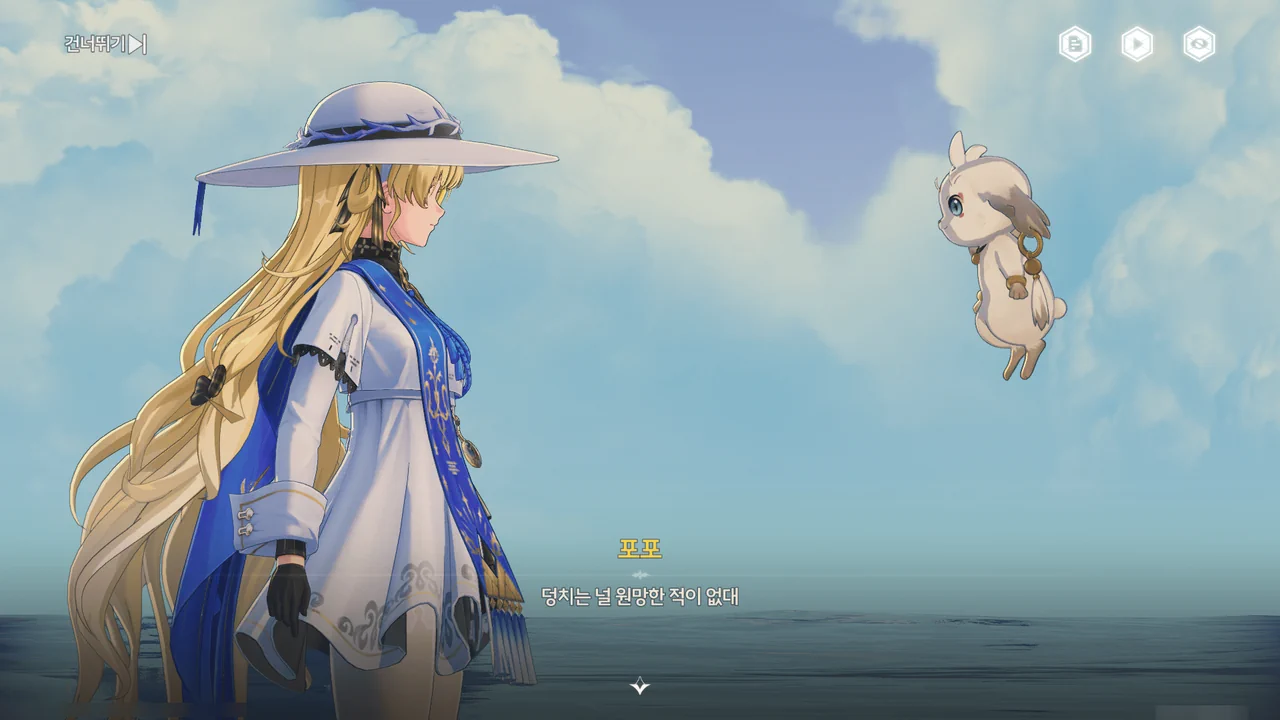Hide the dialogue interface with the eye icon

1199,44
